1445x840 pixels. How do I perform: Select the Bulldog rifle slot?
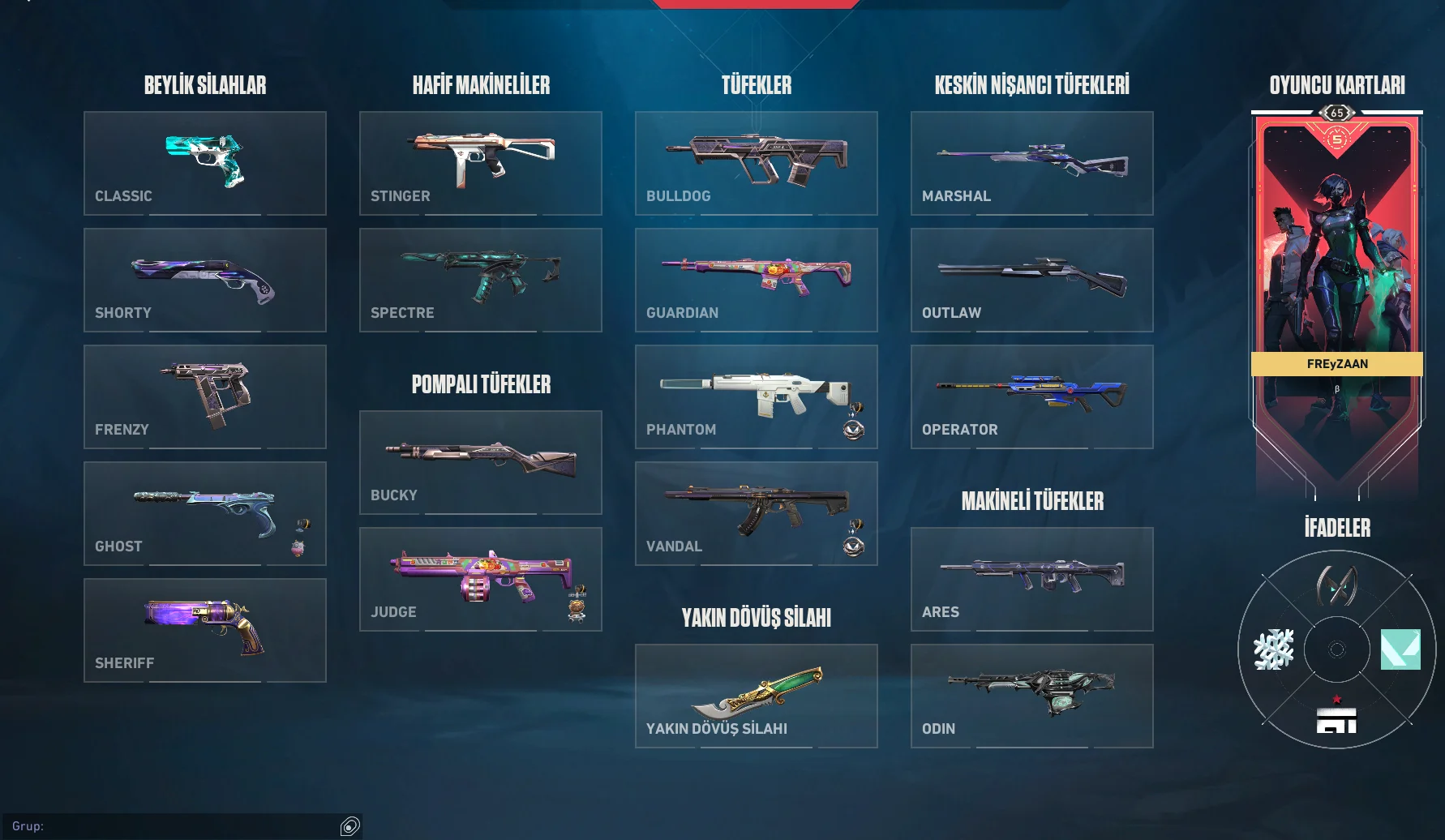pos(756,163)
